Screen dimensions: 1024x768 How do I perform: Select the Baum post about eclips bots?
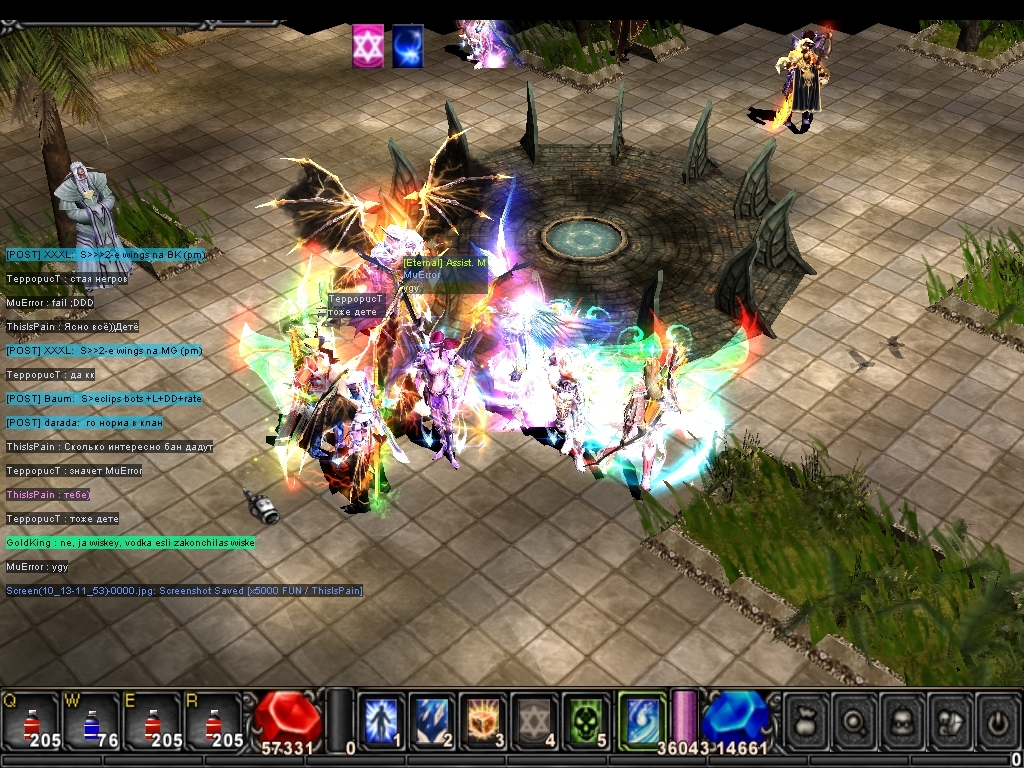104,399
